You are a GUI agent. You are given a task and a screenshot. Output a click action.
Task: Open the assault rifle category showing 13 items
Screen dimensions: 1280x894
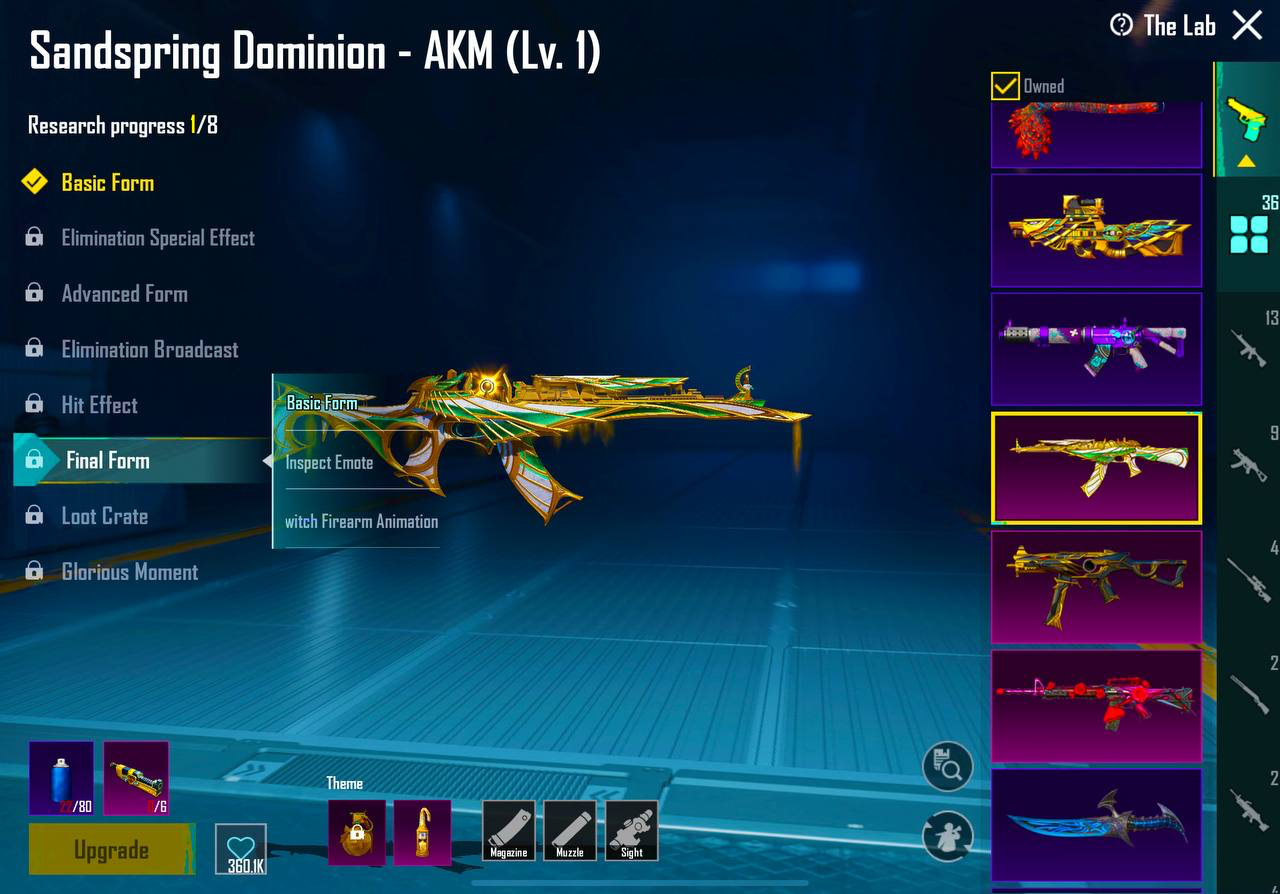pyautogui.click(x=1247, y=345)
